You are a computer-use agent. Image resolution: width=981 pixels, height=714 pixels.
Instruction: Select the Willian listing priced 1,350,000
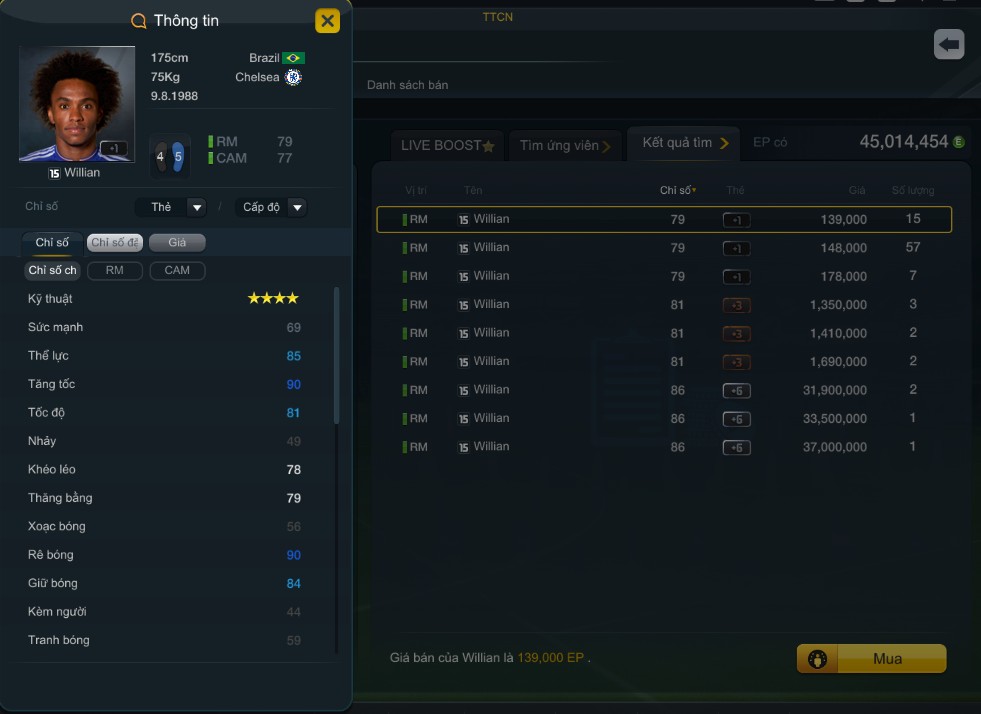(663, 305)
